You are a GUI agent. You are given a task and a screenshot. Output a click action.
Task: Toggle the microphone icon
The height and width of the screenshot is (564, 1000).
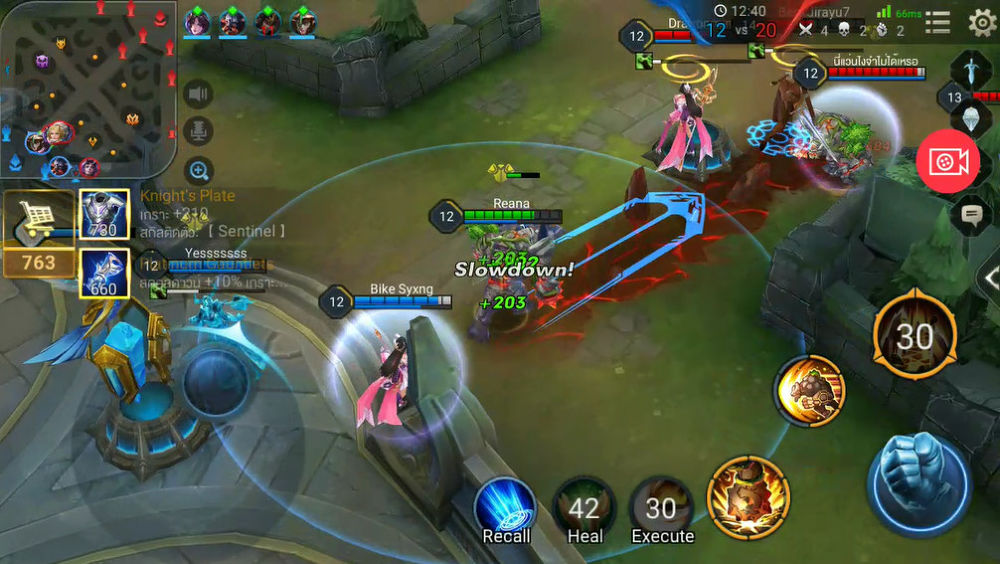tap(199, 132)
